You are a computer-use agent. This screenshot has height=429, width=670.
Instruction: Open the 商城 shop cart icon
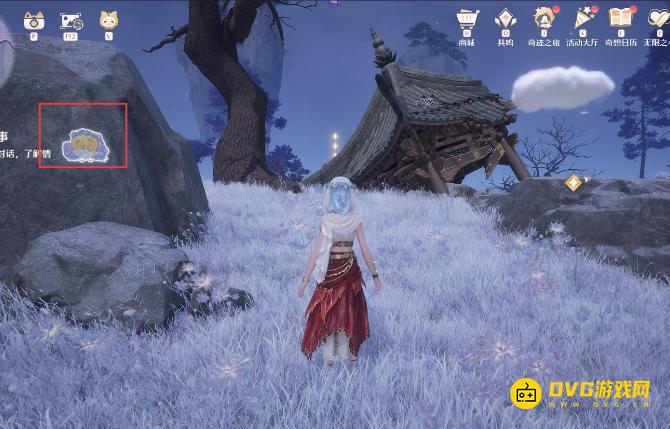pyautogui.click(x=466, y=20)
